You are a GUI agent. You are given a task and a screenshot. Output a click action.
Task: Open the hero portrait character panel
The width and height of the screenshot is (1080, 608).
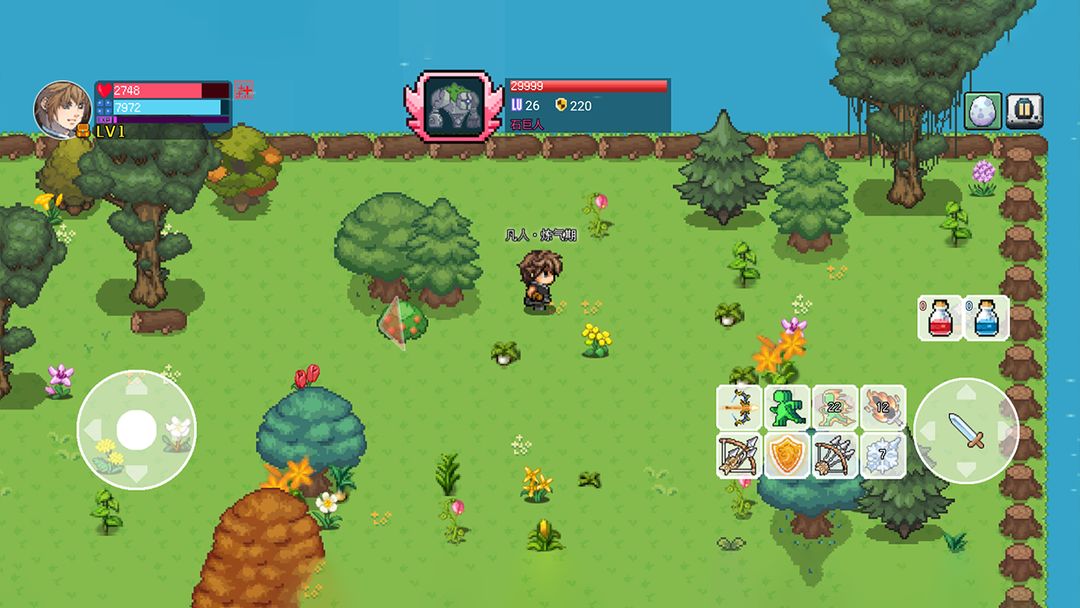(x=62, y=107)
